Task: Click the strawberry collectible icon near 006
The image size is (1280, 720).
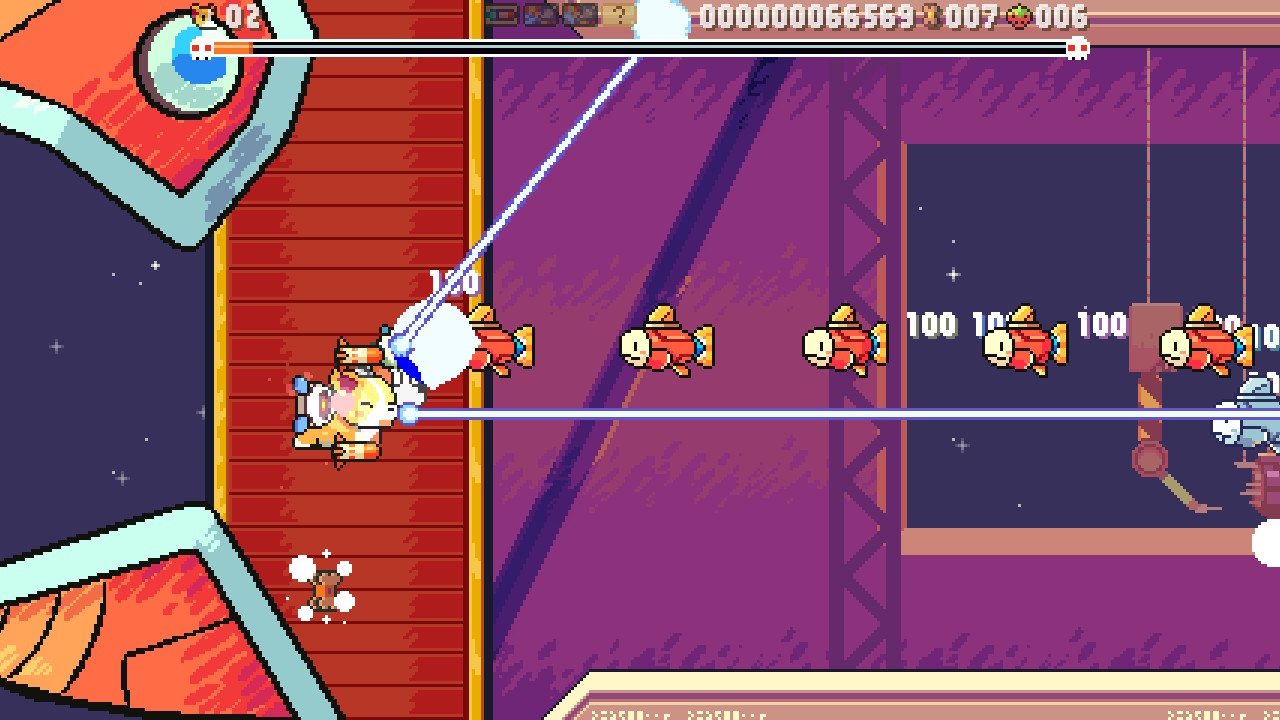Action: point(1018,17)
